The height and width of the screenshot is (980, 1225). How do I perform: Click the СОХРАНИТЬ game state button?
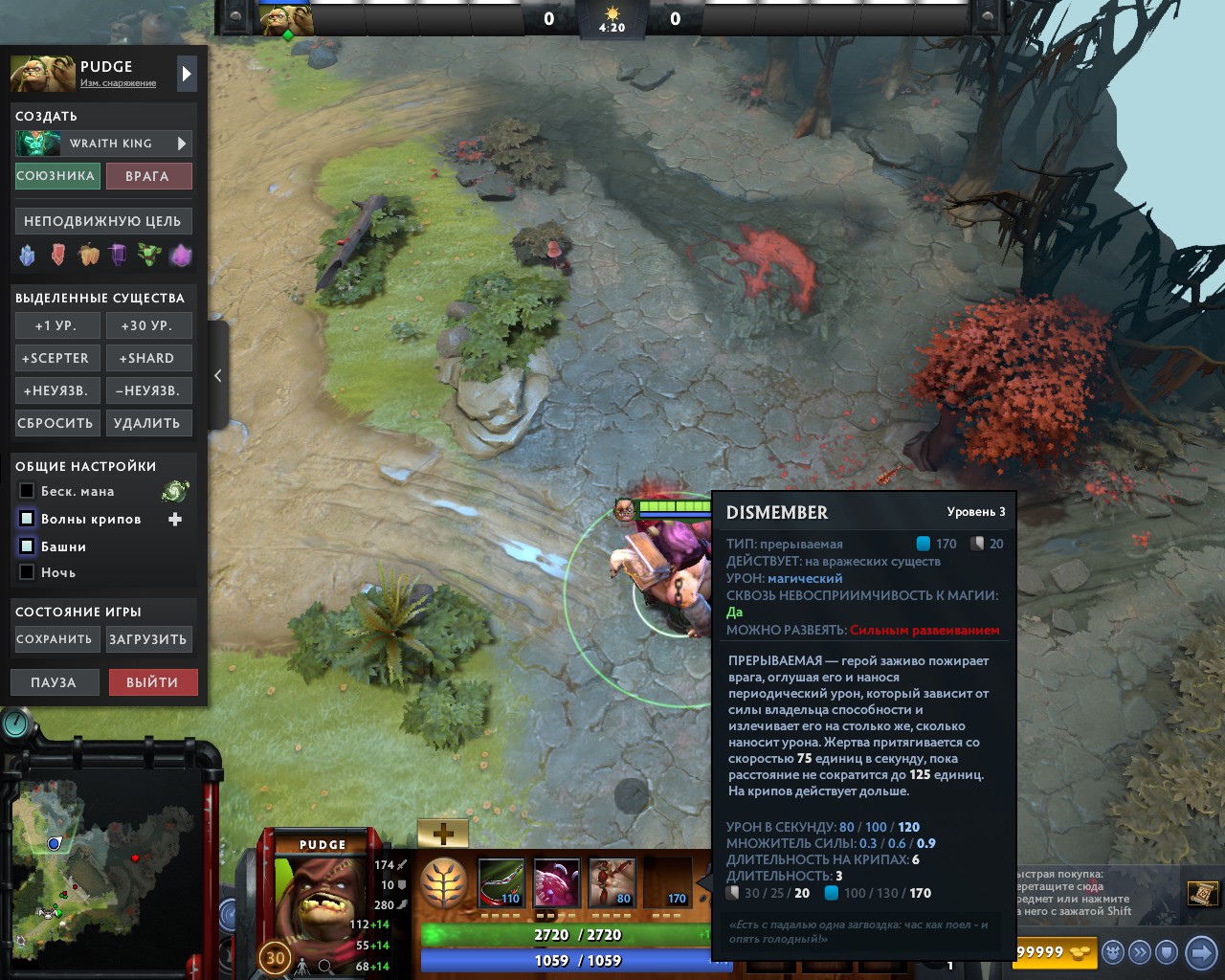[56, 638]
